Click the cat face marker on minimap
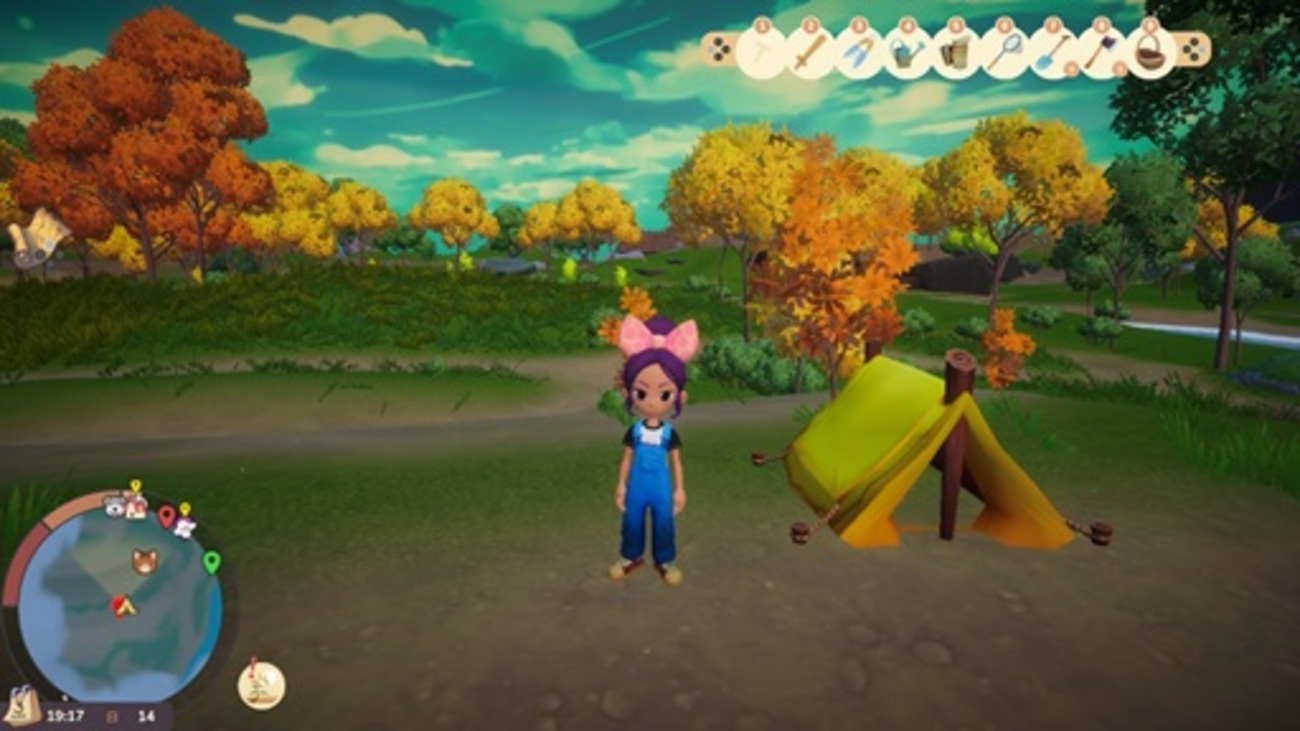 145,561
